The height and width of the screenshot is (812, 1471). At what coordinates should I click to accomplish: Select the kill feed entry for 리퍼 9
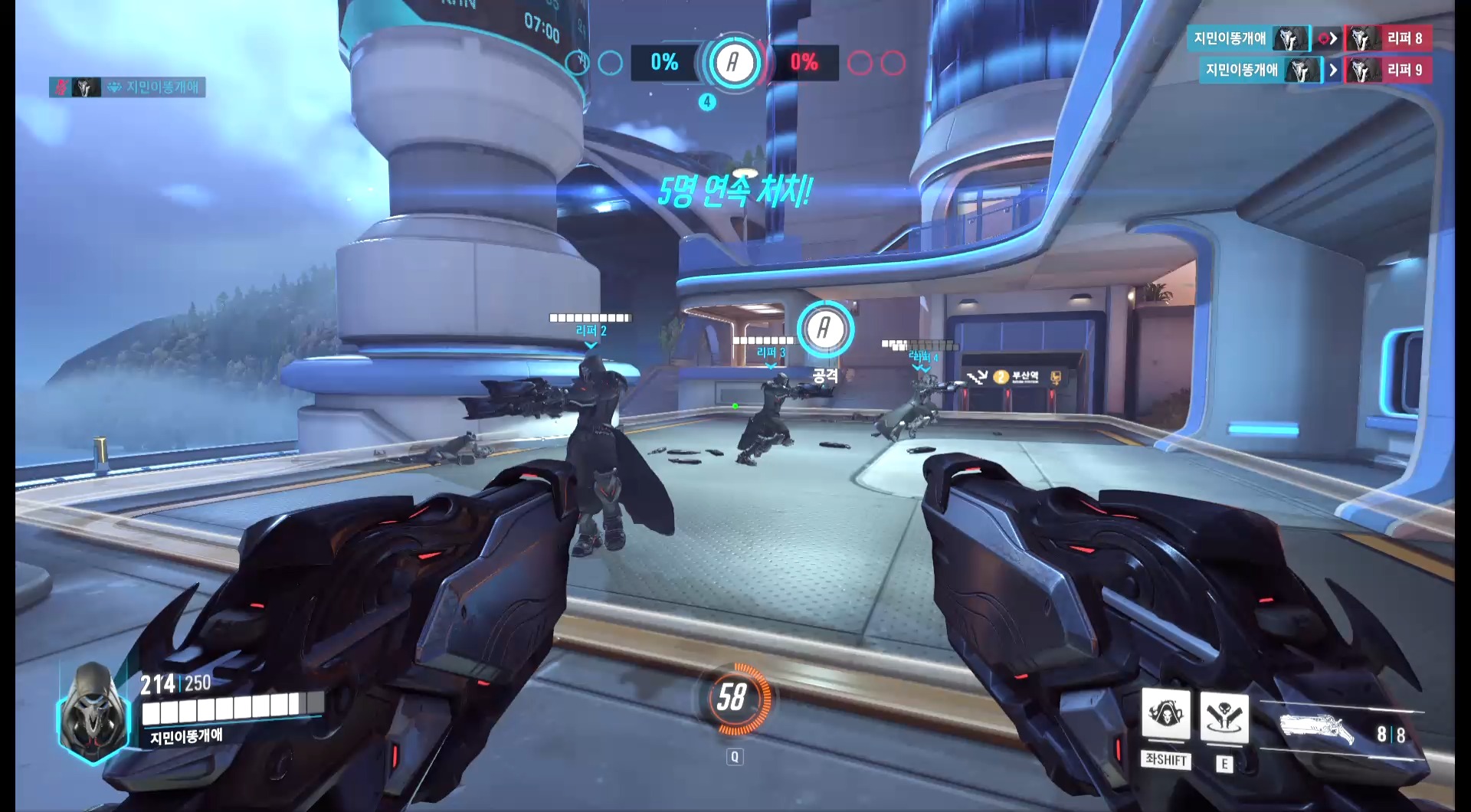click(x=1315, y=70)
